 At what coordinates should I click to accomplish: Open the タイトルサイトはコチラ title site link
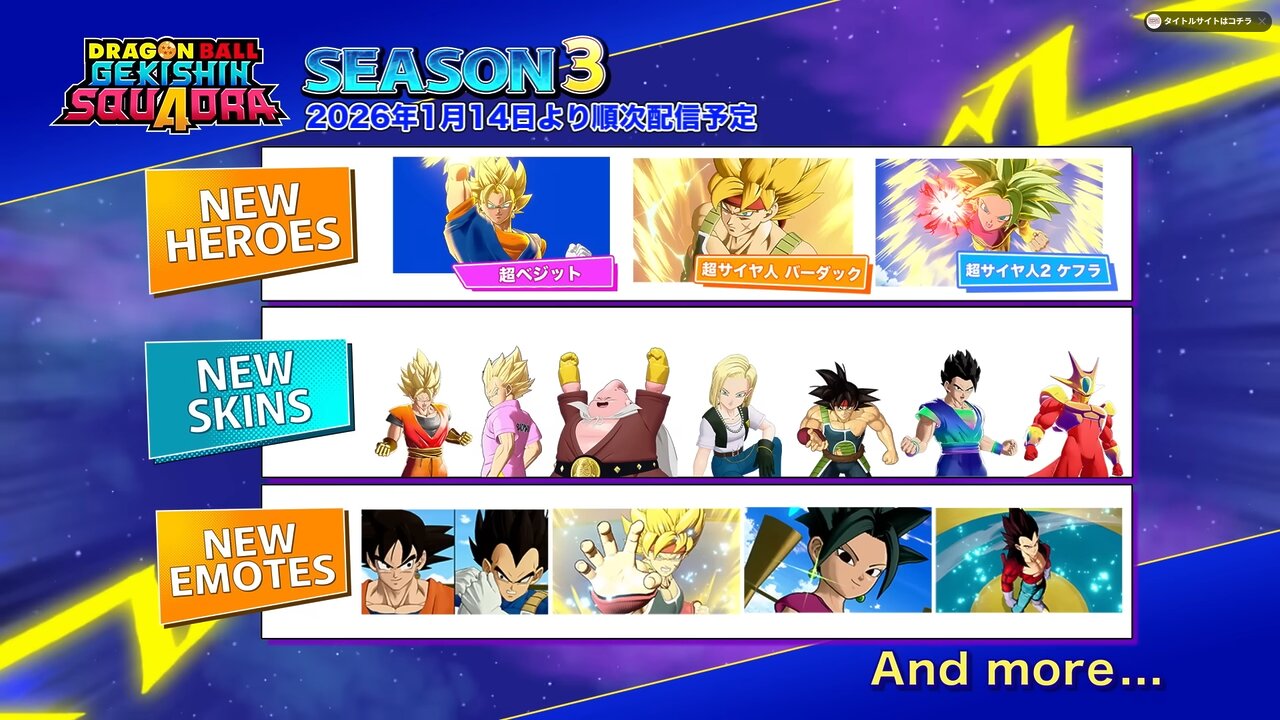coord(1206,21)
